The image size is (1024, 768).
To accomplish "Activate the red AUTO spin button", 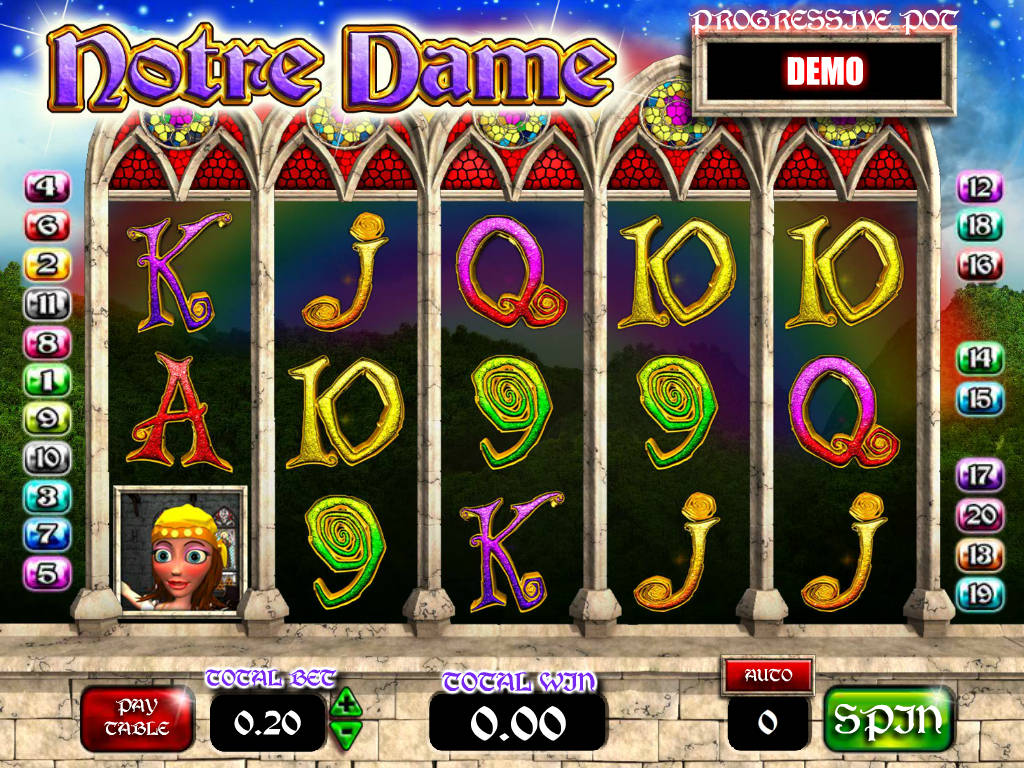I will click(x=768, y=675).
